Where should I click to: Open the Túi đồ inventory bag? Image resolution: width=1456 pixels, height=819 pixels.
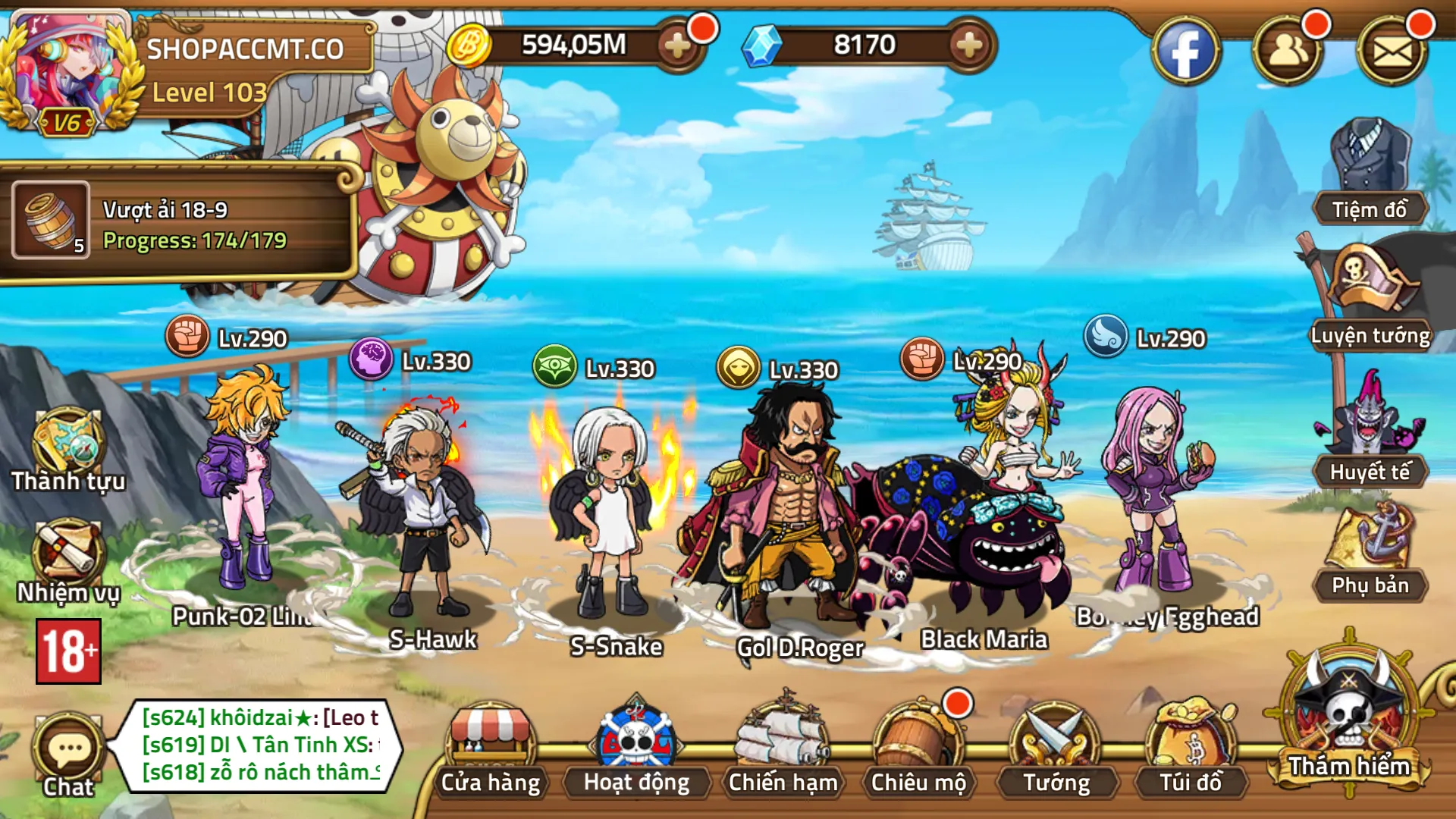[1191, 751]
